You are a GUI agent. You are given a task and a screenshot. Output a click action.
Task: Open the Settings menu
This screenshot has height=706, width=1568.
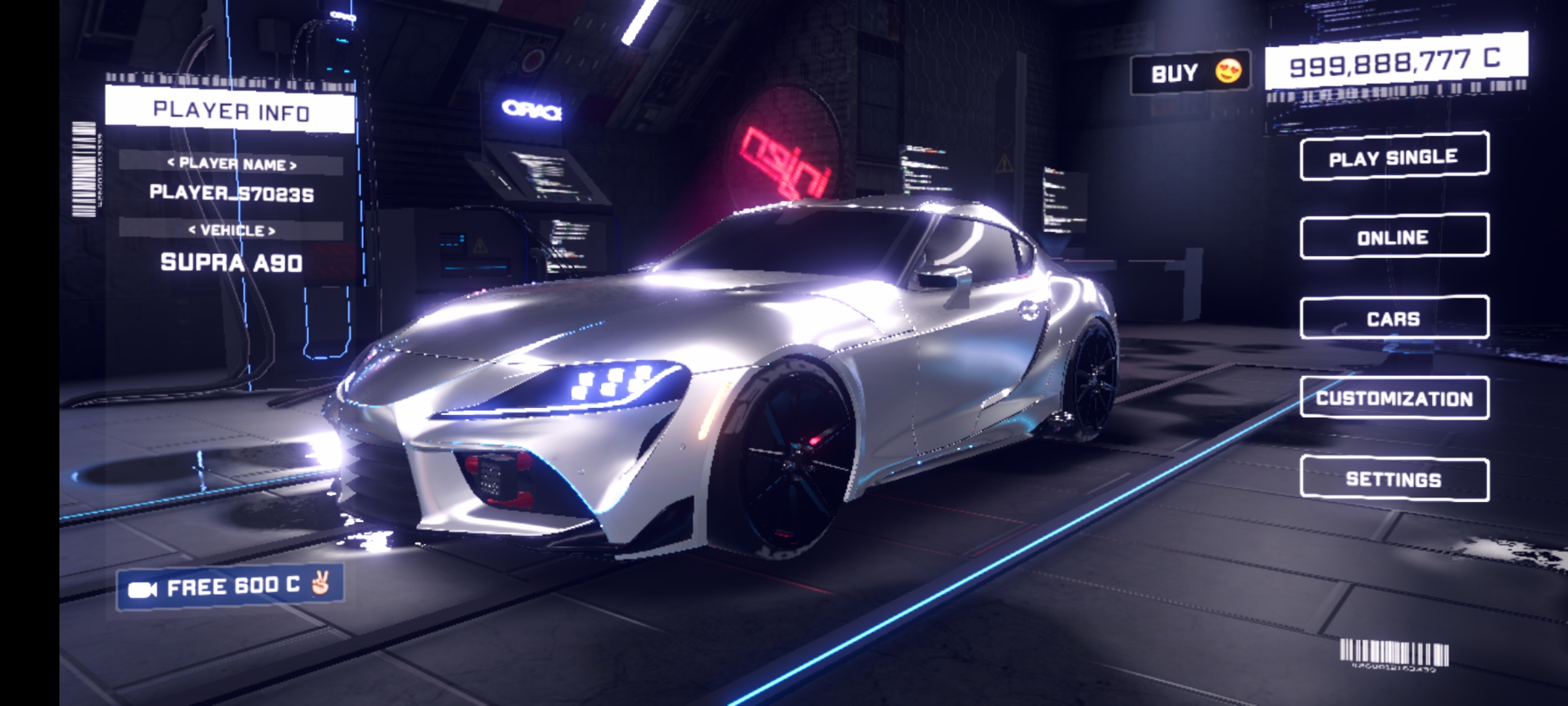(1394, 479)
